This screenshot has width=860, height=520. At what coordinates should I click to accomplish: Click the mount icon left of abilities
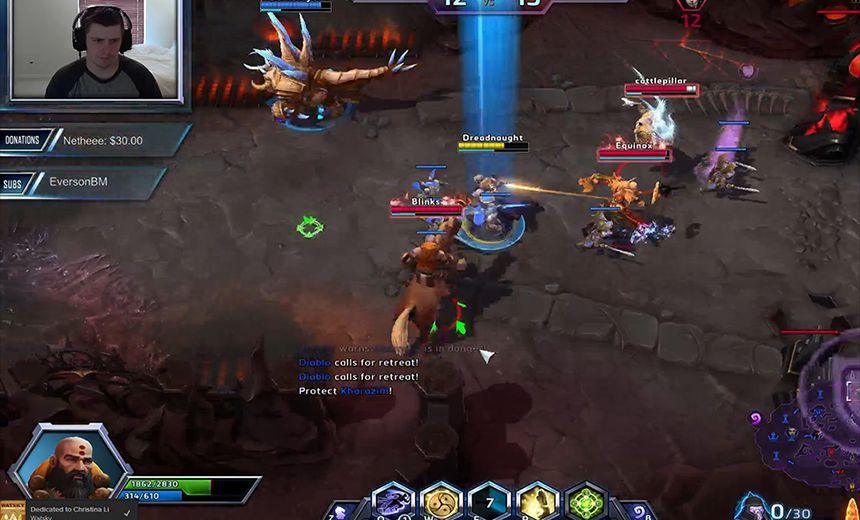point(338,511)
